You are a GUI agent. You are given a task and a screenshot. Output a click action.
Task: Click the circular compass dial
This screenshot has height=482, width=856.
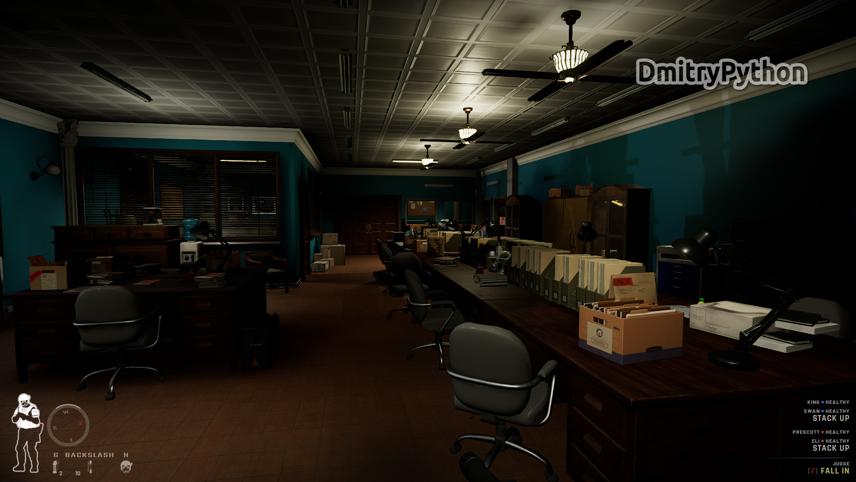(x=68, y=424)
